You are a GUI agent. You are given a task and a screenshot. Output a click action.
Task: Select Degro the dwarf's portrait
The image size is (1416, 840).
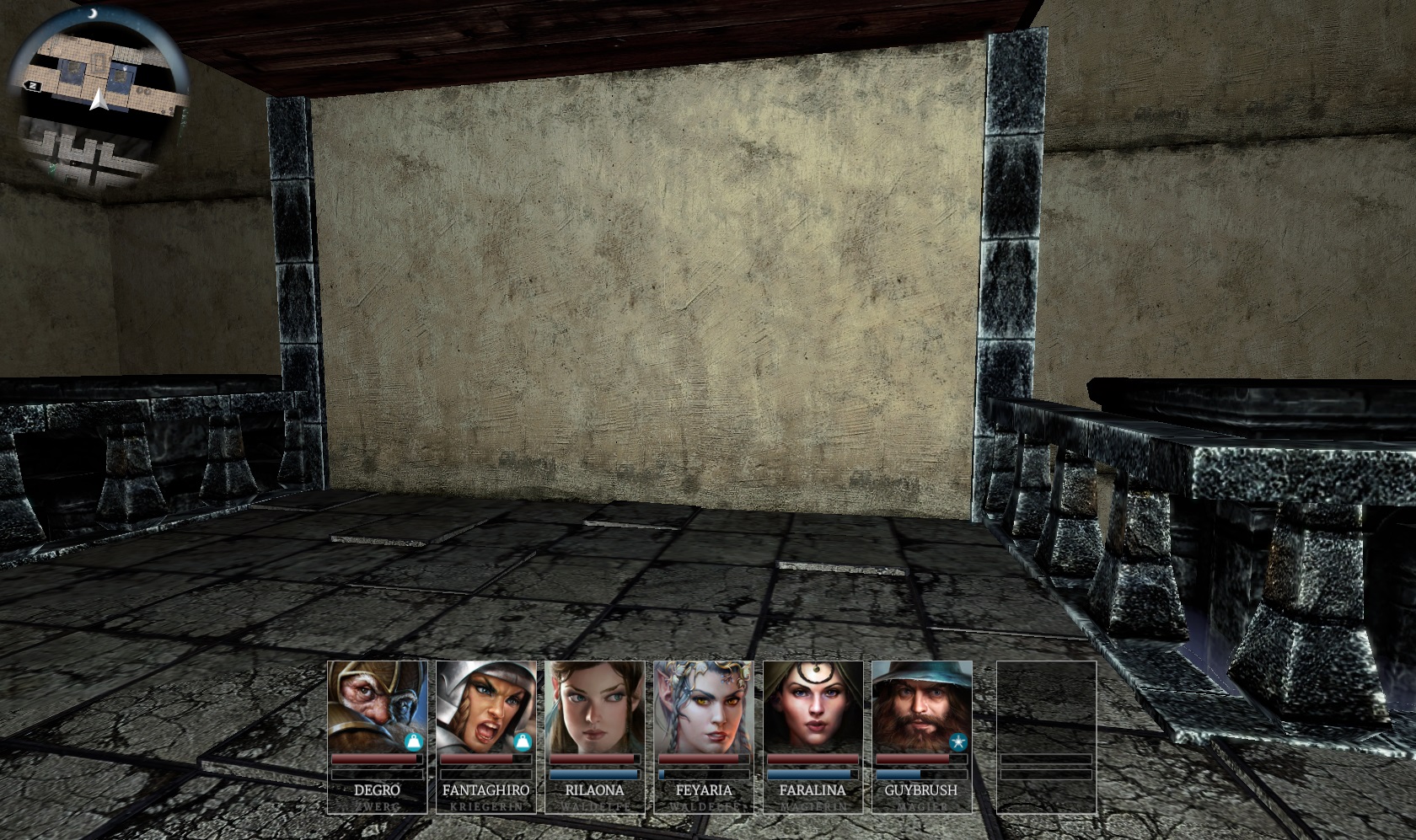(375, 706)
